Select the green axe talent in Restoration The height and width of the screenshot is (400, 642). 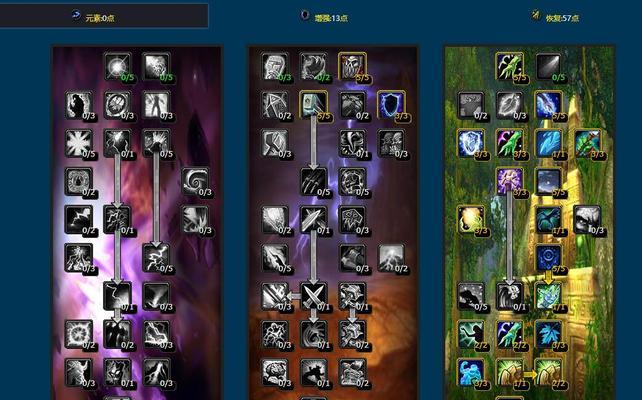[586, 142]
